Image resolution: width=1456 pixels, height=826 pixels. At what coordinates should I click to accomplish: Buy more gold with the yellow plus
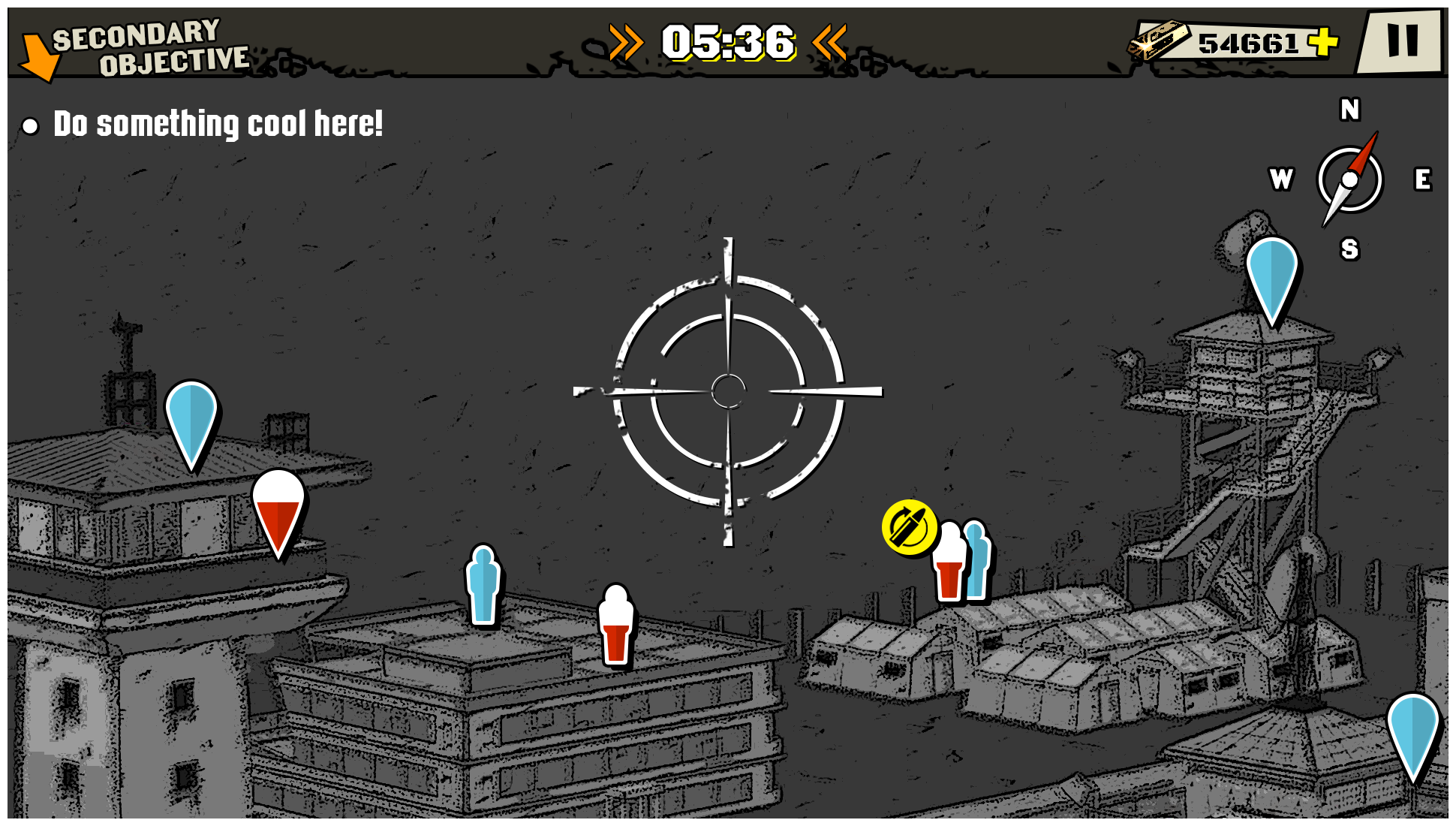1323,42
